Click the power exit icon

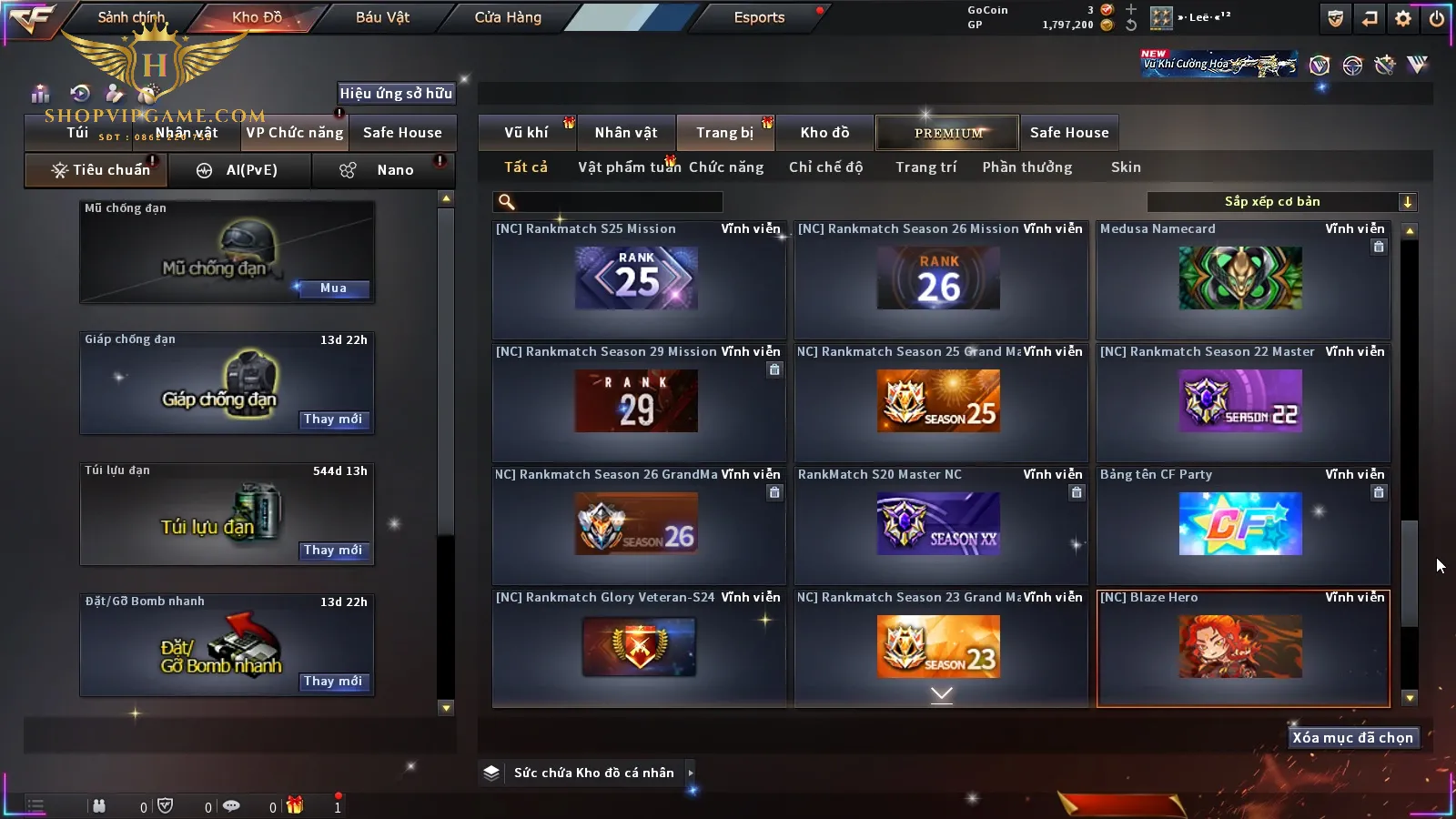(x=1437, y=18)
